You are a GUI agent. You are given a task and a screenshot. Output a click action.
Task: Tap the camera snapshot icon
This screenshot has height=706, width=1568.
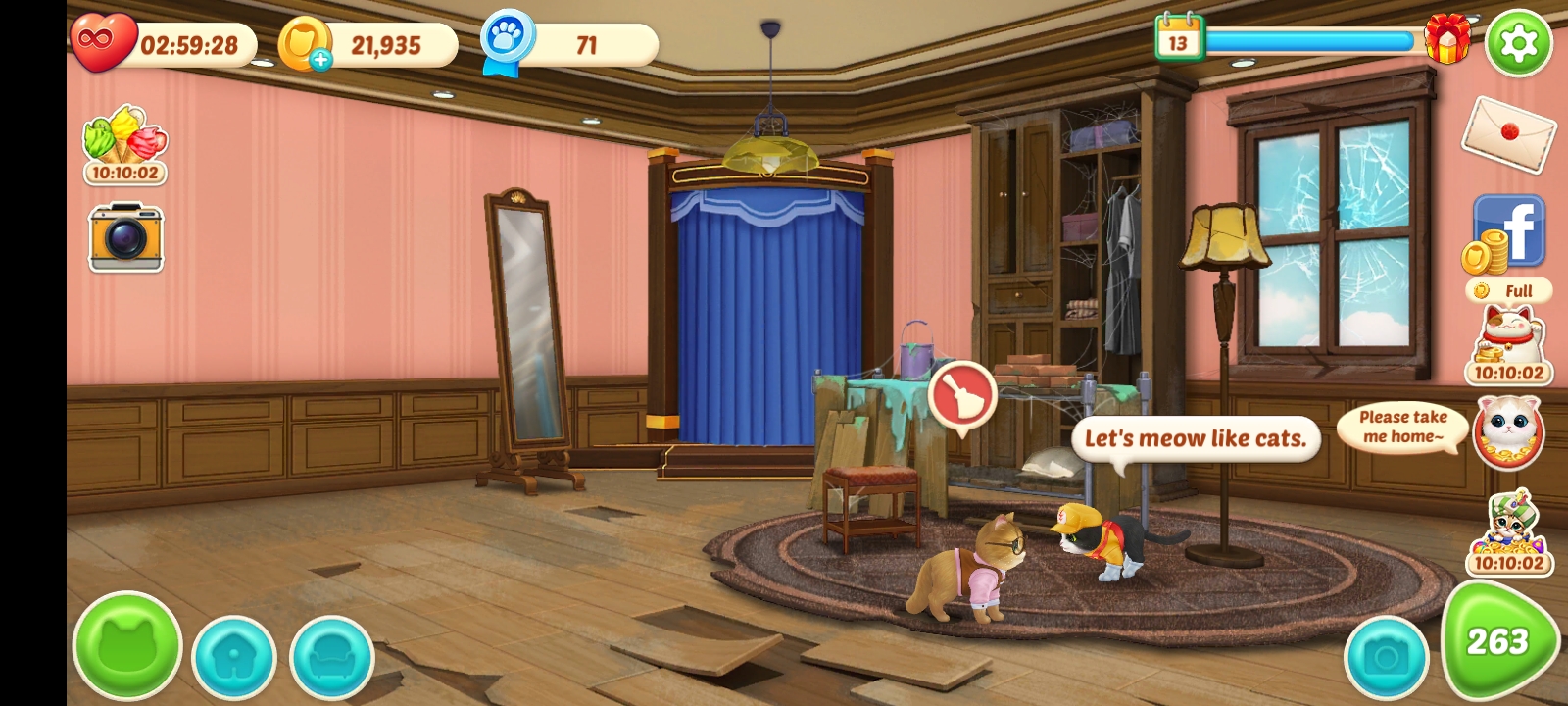[125, 237]
